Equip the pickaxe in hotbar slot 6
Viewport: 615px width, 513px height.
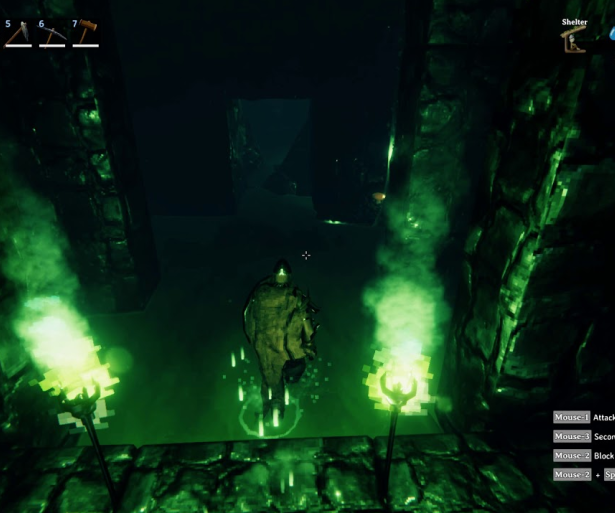52,36
